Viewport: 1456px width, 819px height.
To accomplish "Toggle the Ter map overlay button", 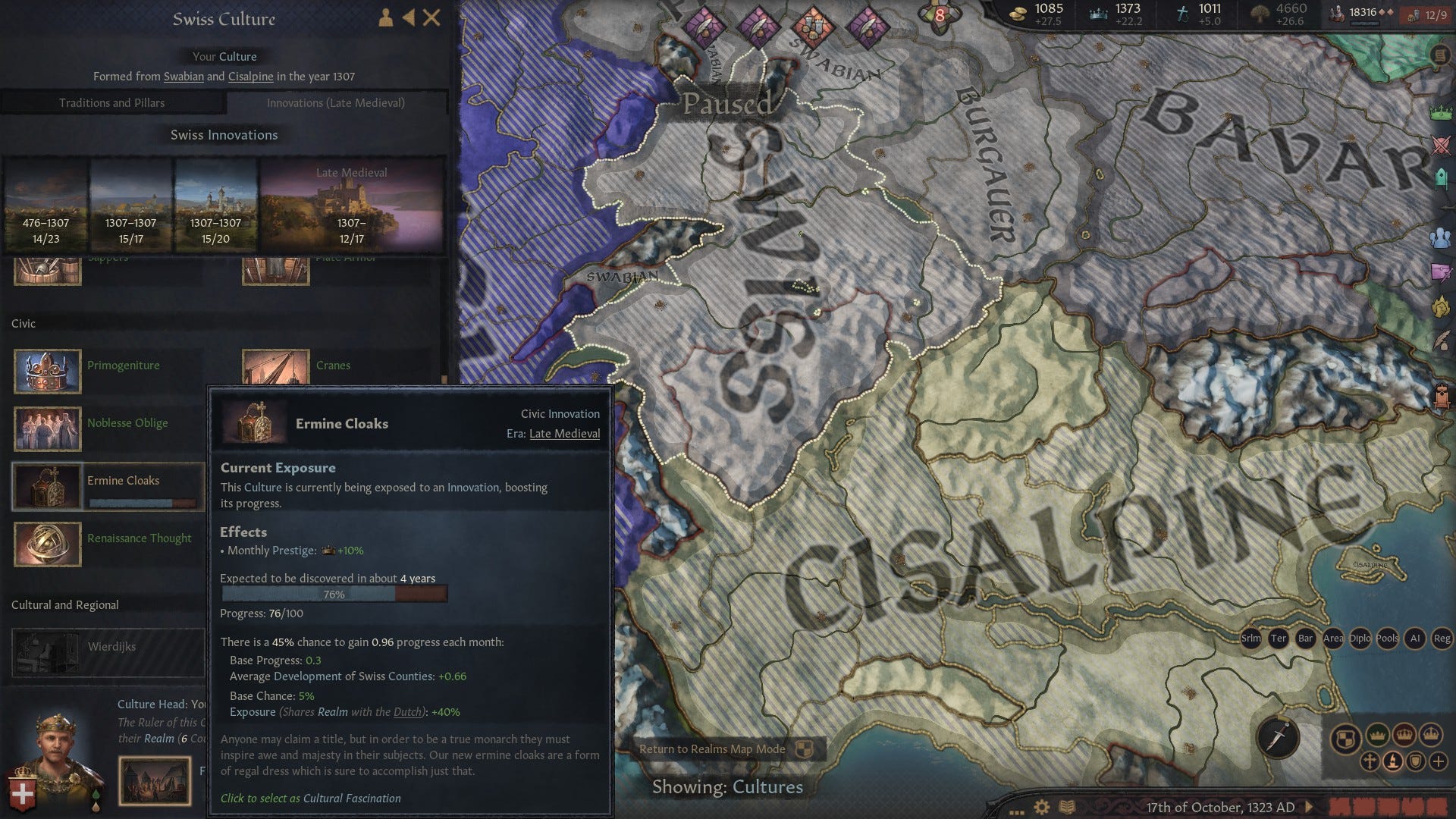I will point(1279,639).
